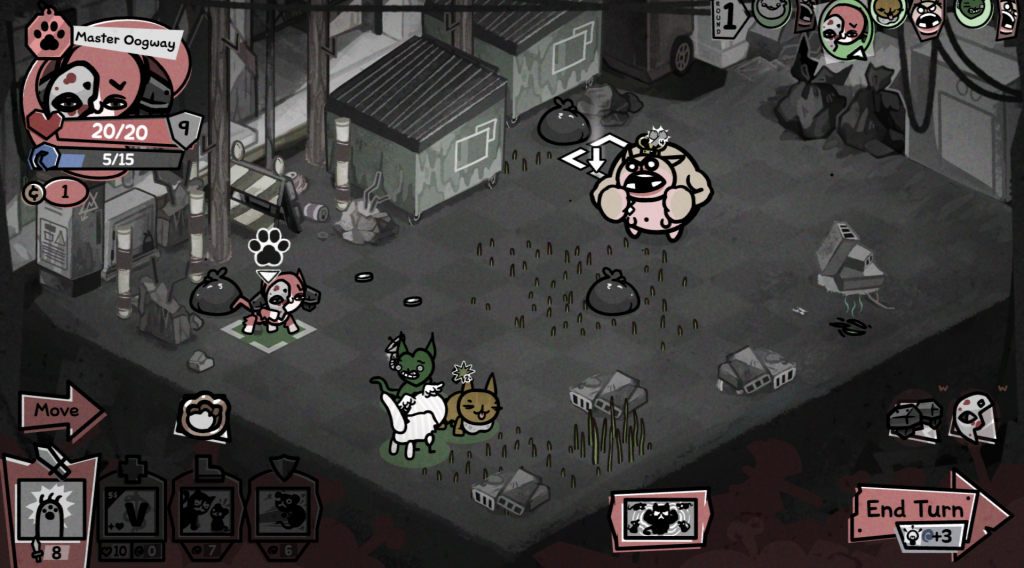Click the rocks item icon
1024x568 pixels.
click(915, 420)
